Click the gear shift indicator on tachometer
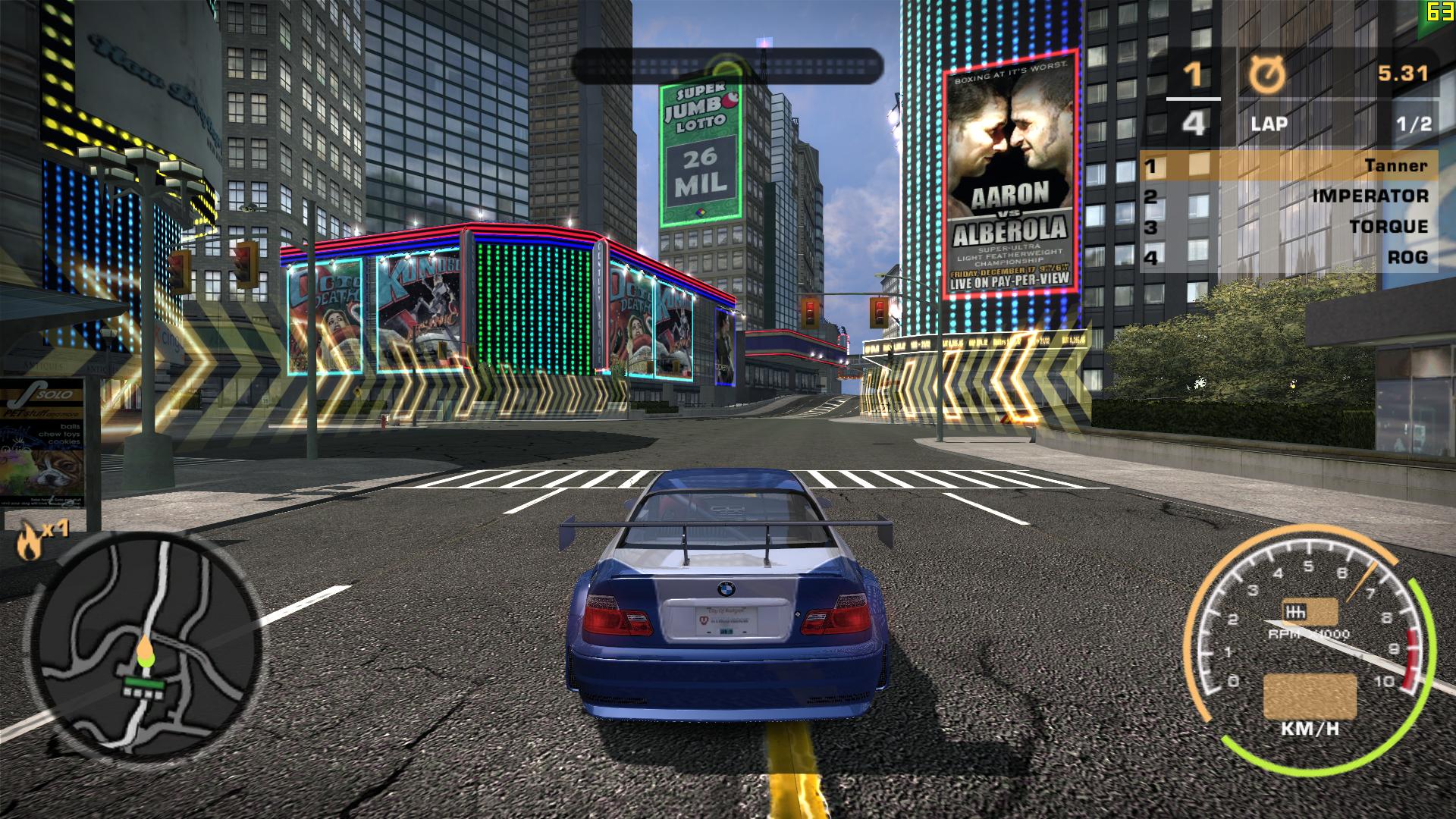The width and height of the screenshot is (1456, 819). pyautogui.click(x=1310, y=612)
